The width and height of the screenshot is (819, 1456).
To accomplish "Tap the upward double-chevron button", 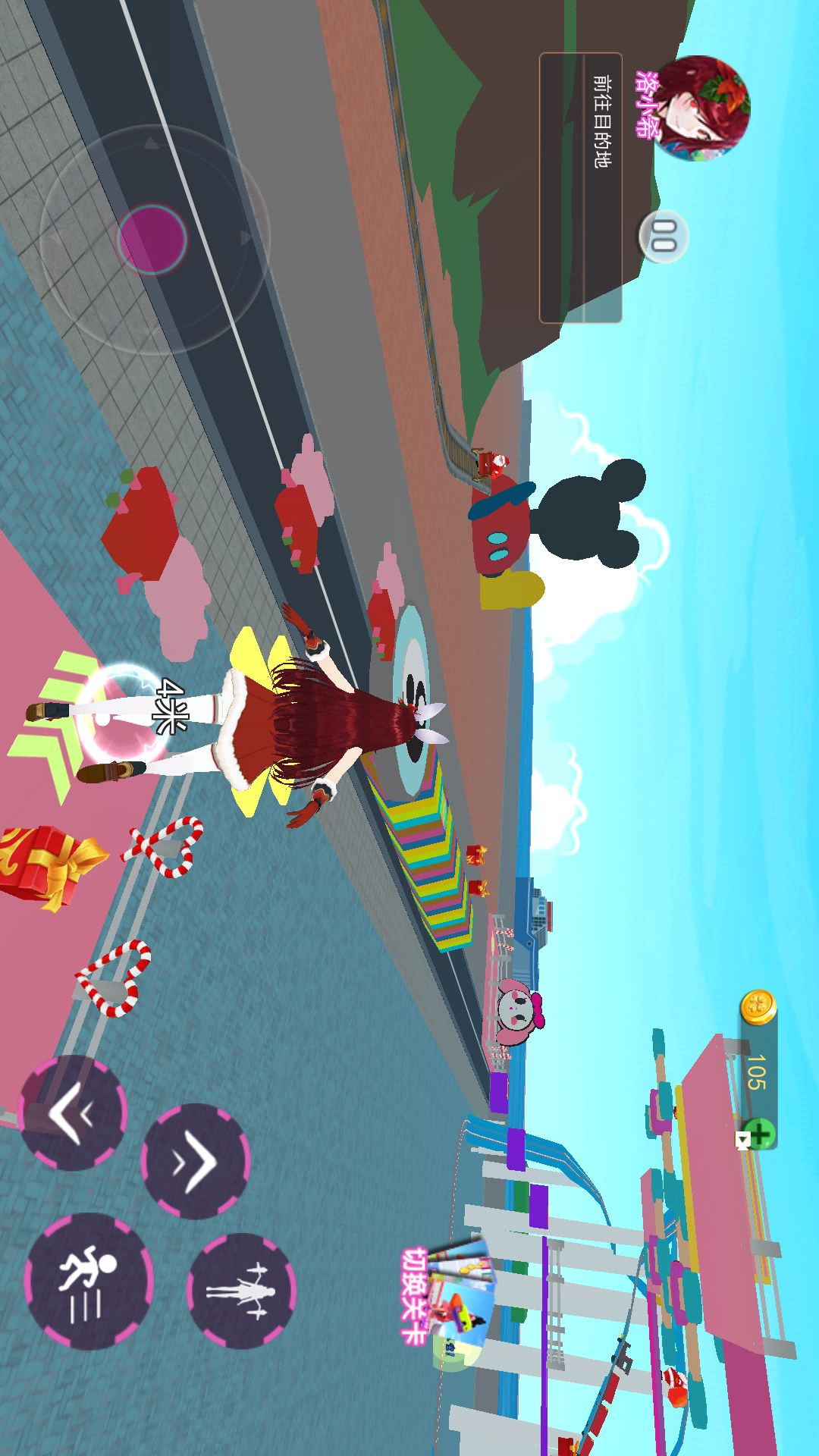I will point(195,1160).
